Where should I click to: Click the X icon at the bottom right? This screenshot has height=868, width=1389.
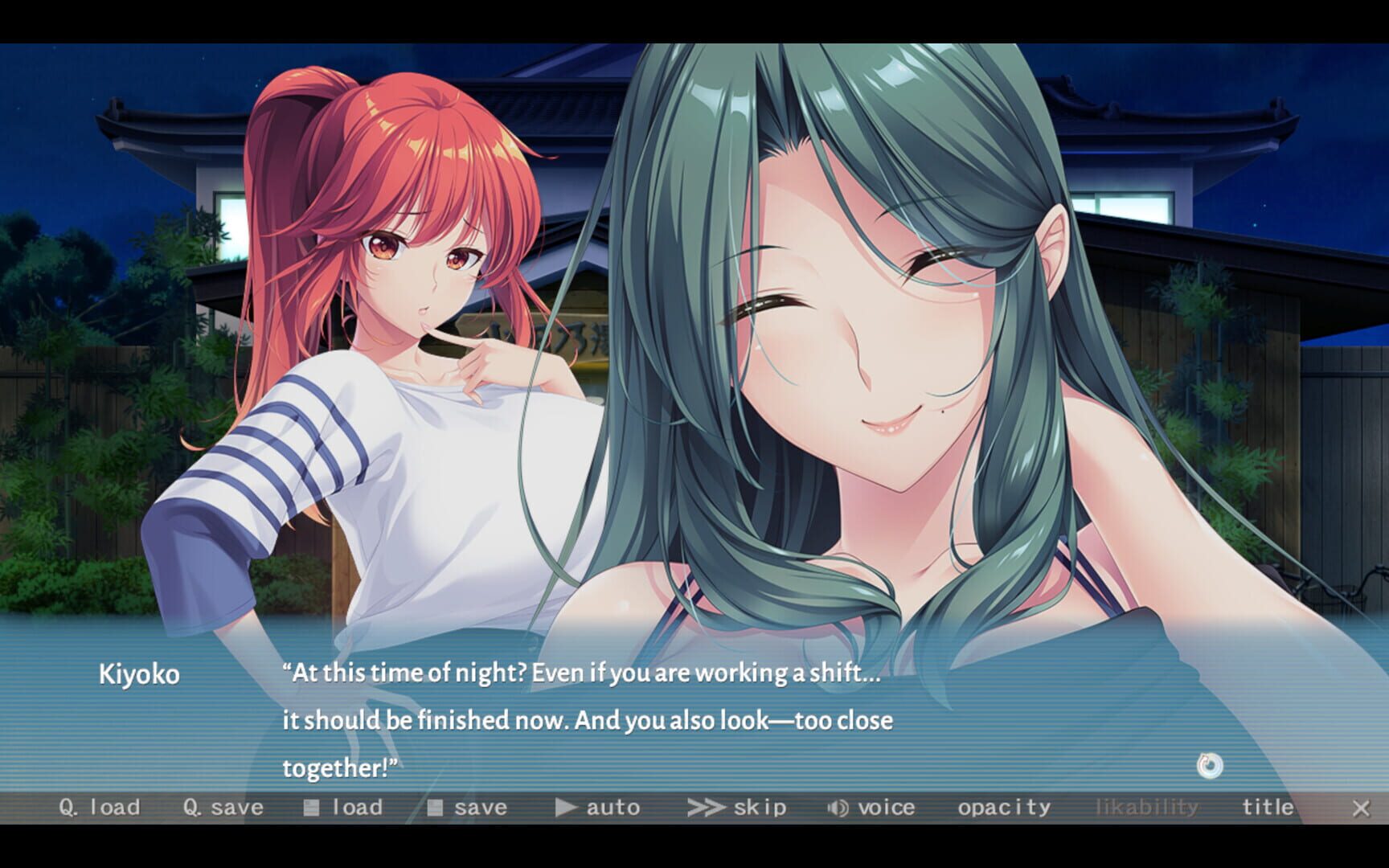point(1361,808)
